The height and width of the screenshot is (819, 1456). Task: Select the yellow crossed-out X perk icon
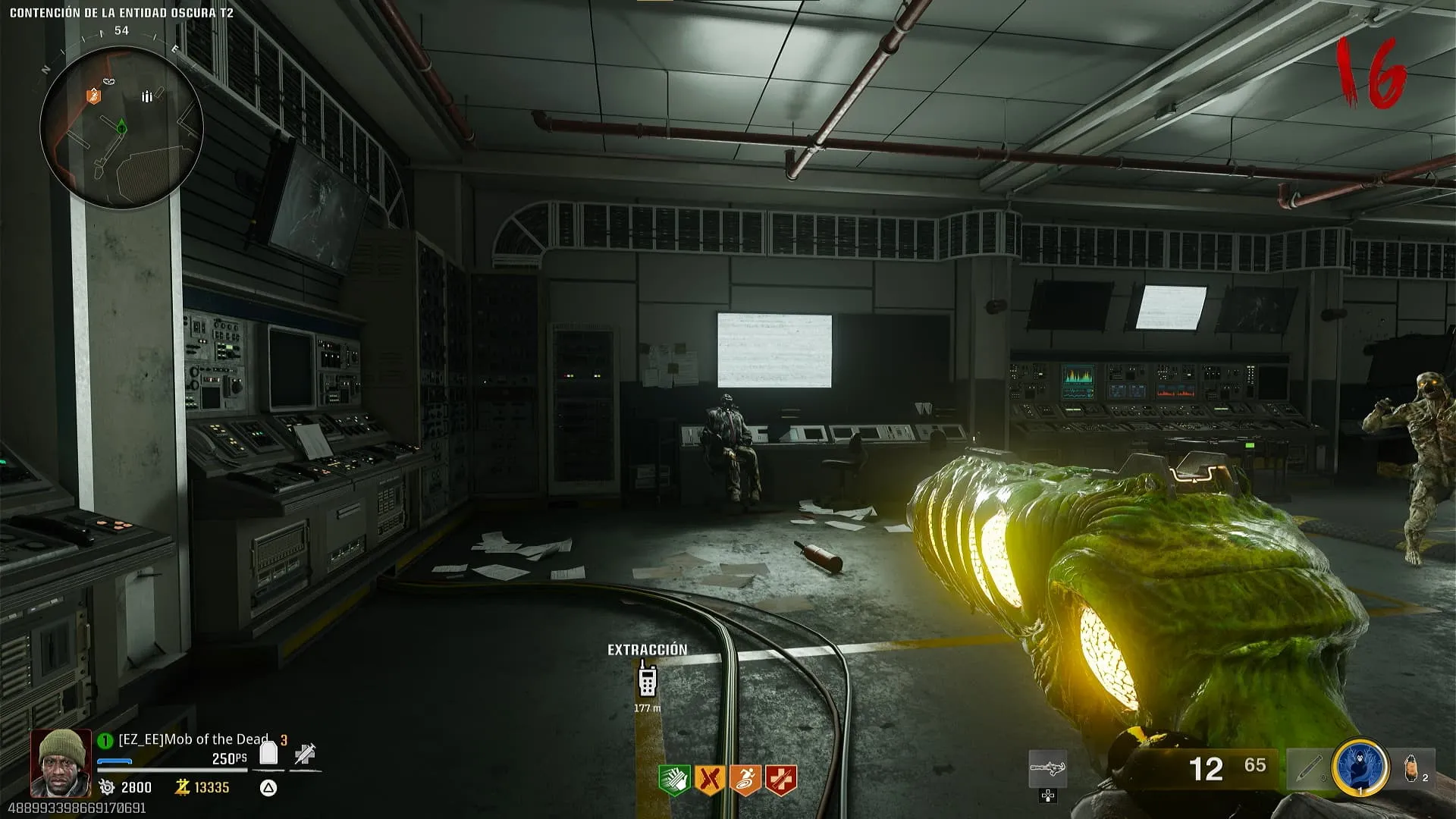tap(709, 780)
